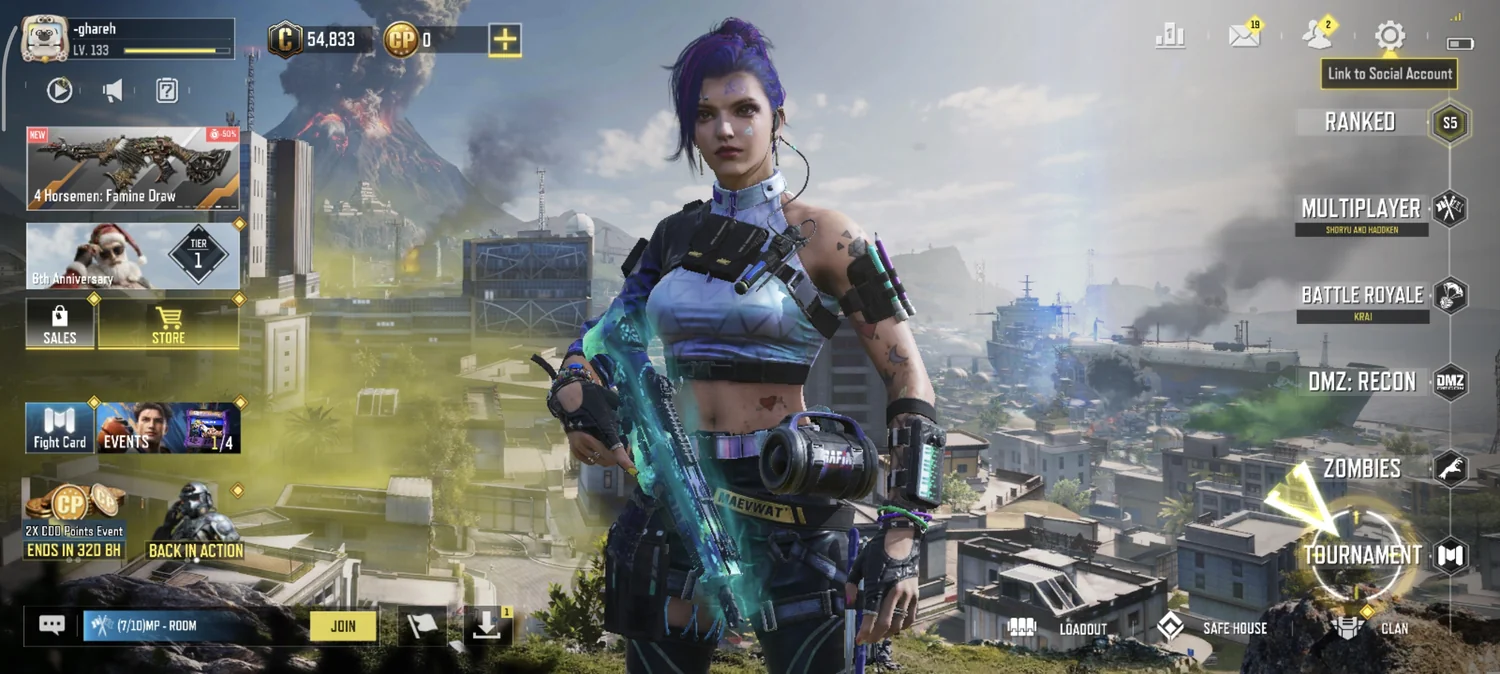Viewport: 1500px width, 674px height.
Task: Open the Sales shop
Action: pyautogui.click(x=60, y=324)
